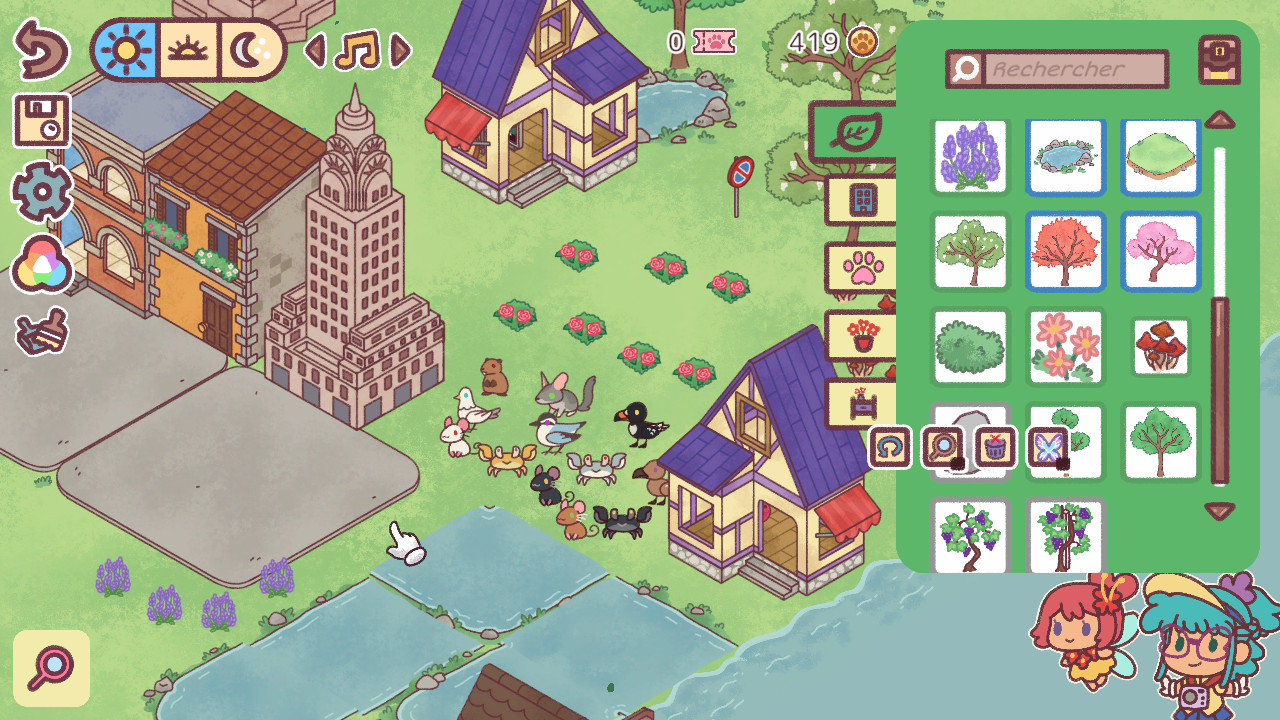Choose the pink cherry blossom tree

1160,251
